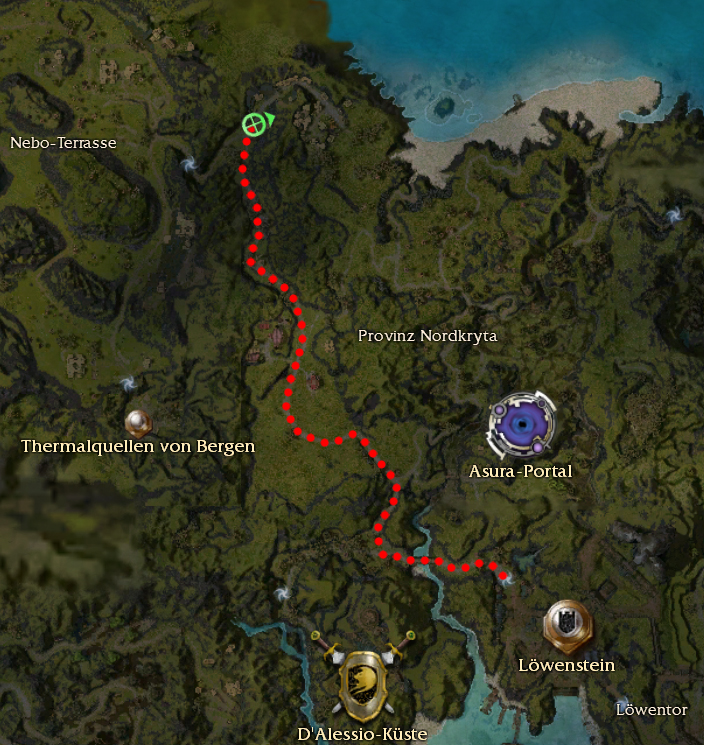Choose the D'Alessio-Küste mission shield
Screen dimensions: 704x745
[363, 681]
